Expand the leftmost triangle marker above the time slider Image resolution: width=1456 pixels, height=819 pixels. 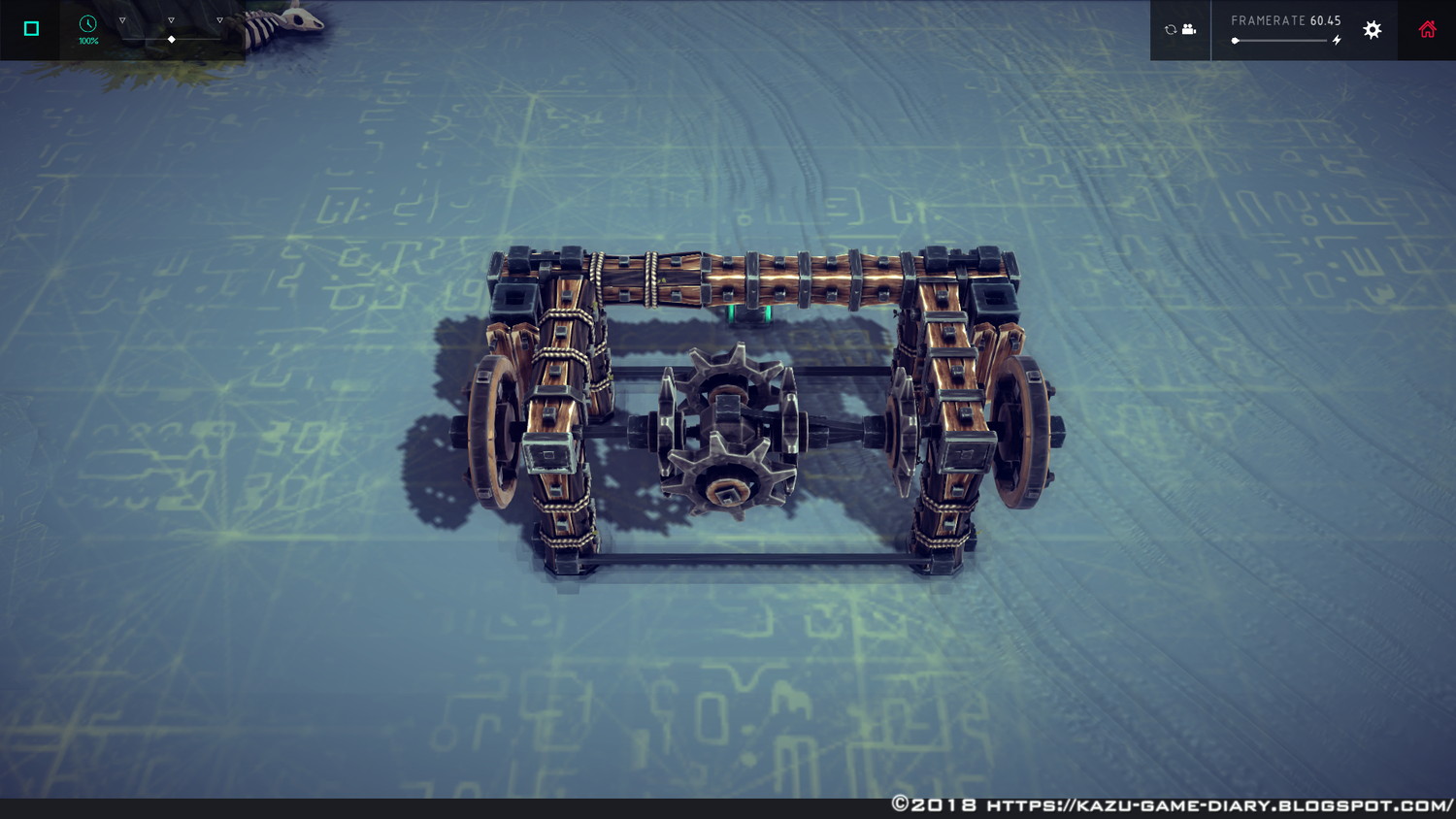click(x=120, y=18)
